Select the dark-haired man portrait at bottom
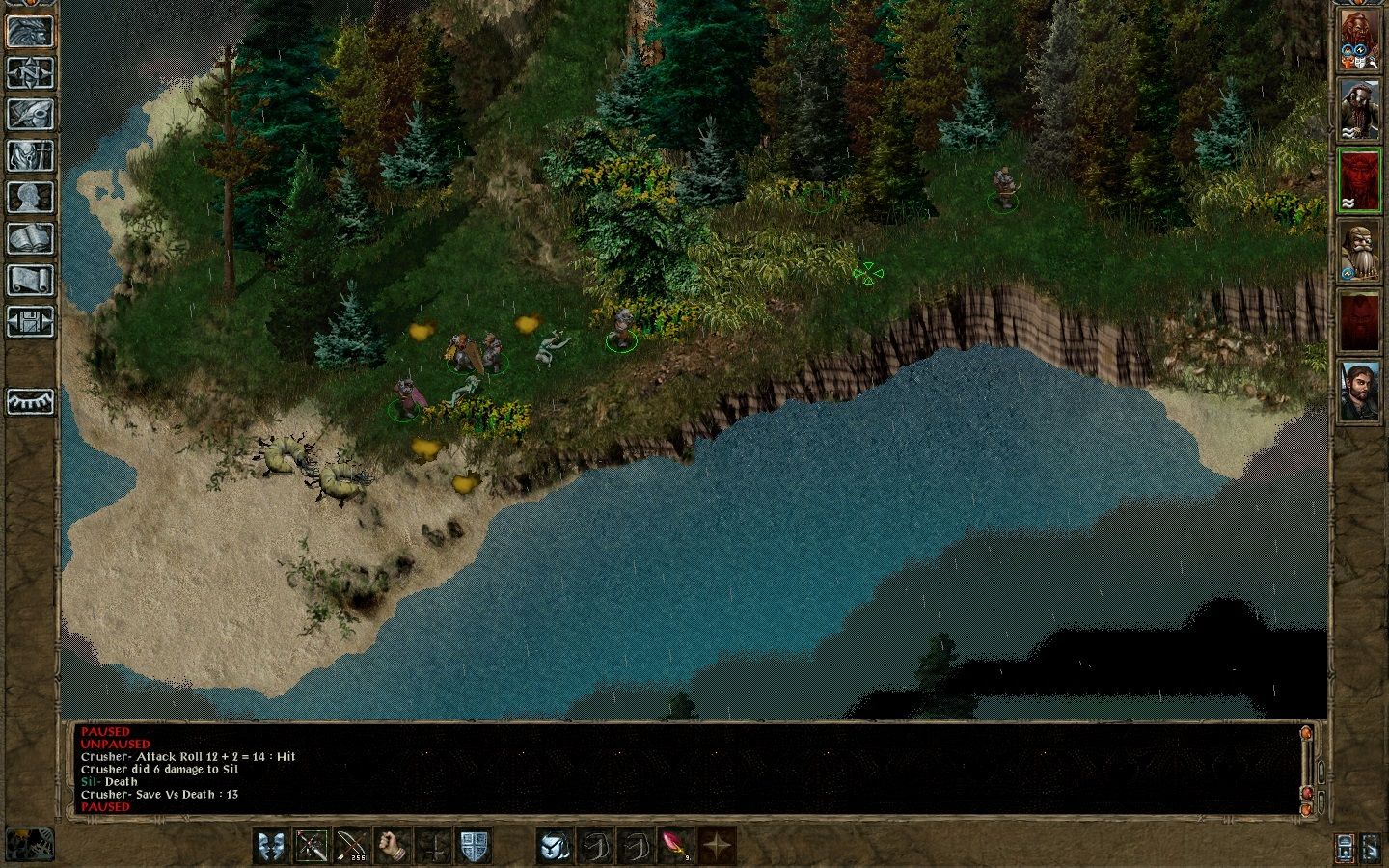Image resolution: width=1389 pixels, height=868 pixels. tap(1359, 390)
